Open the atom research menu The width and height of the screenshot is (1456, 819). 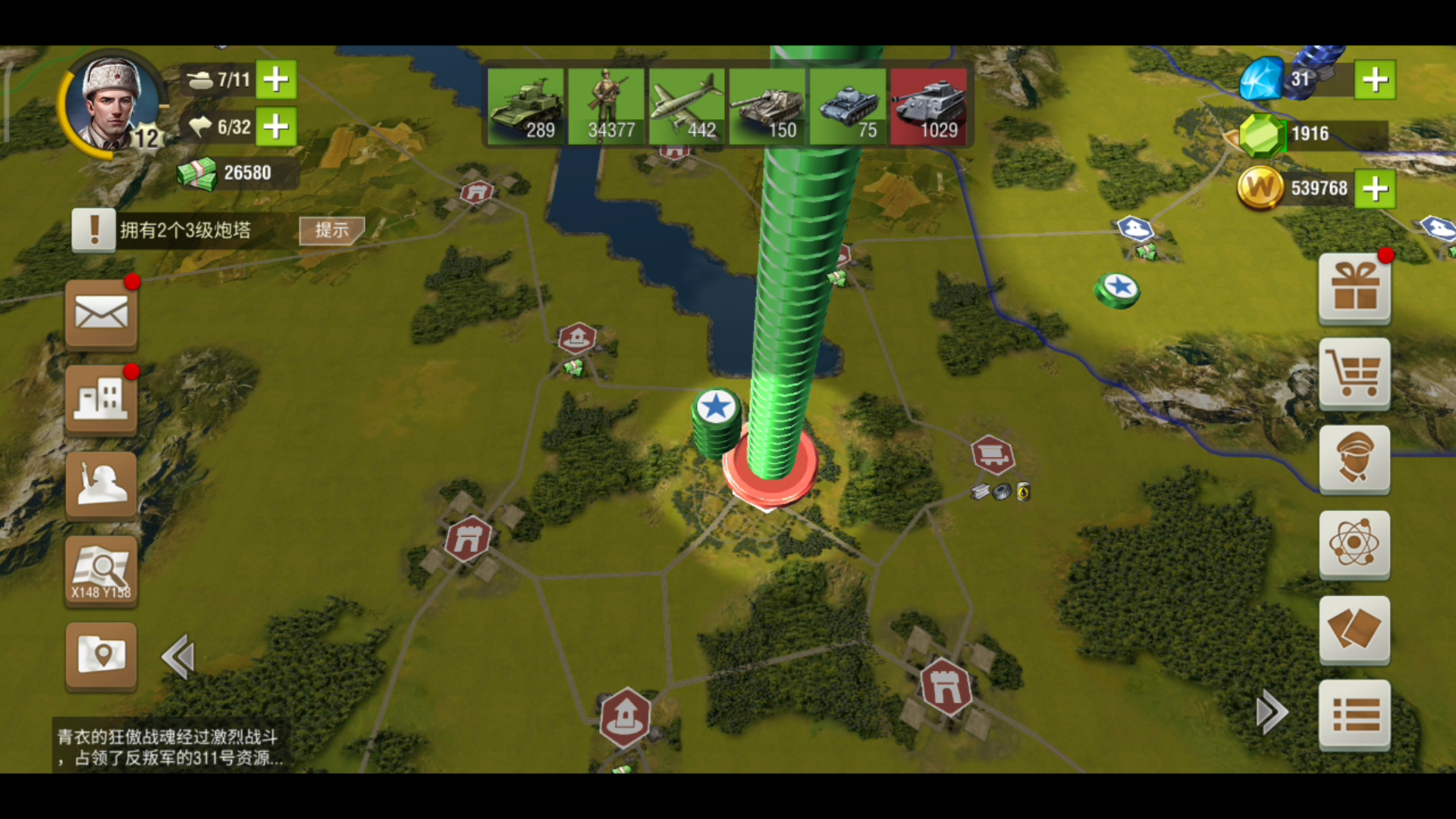click(1355, 544)
